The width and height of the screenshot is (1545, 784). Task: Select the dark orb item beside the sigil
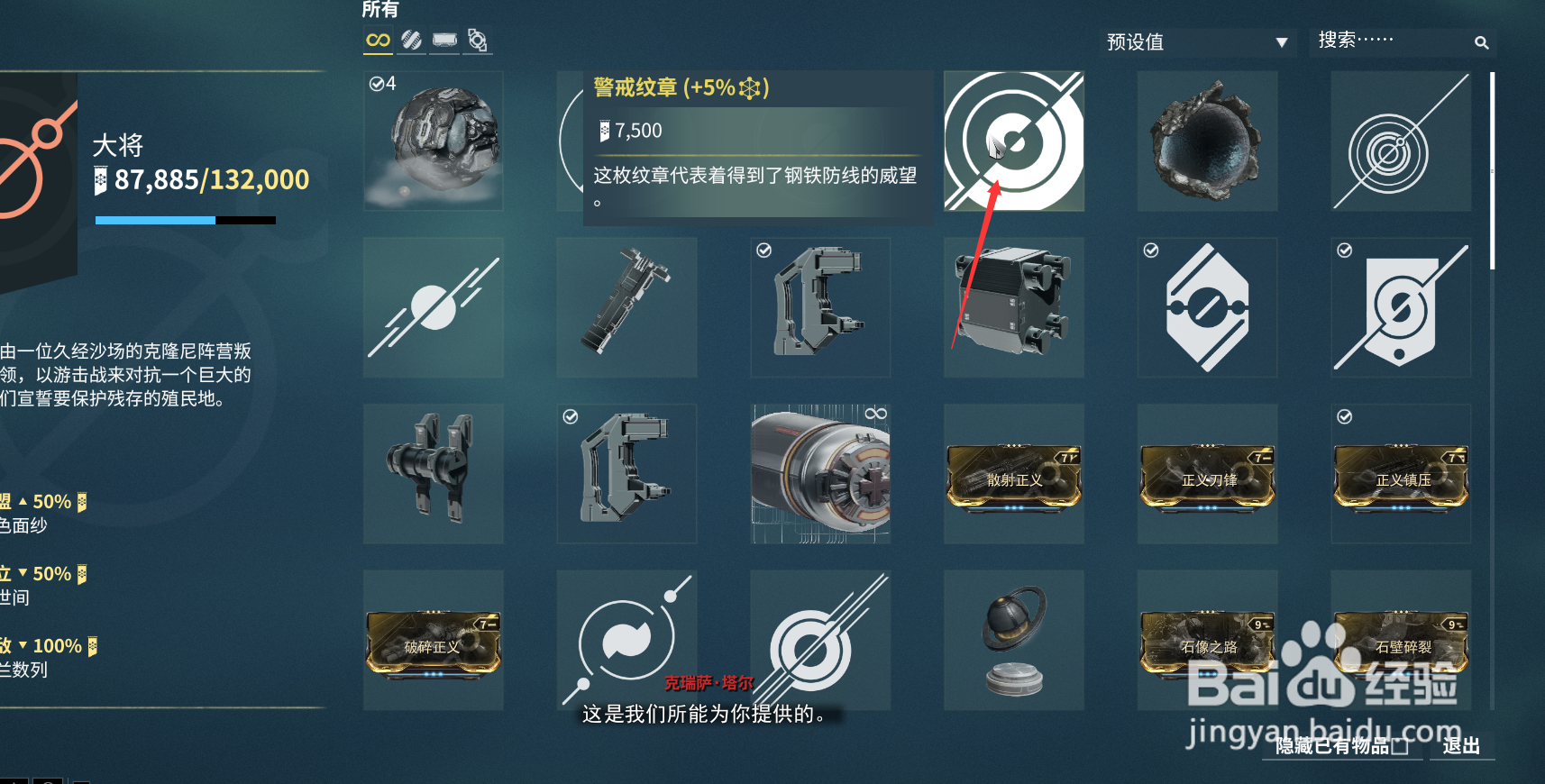1207,141
